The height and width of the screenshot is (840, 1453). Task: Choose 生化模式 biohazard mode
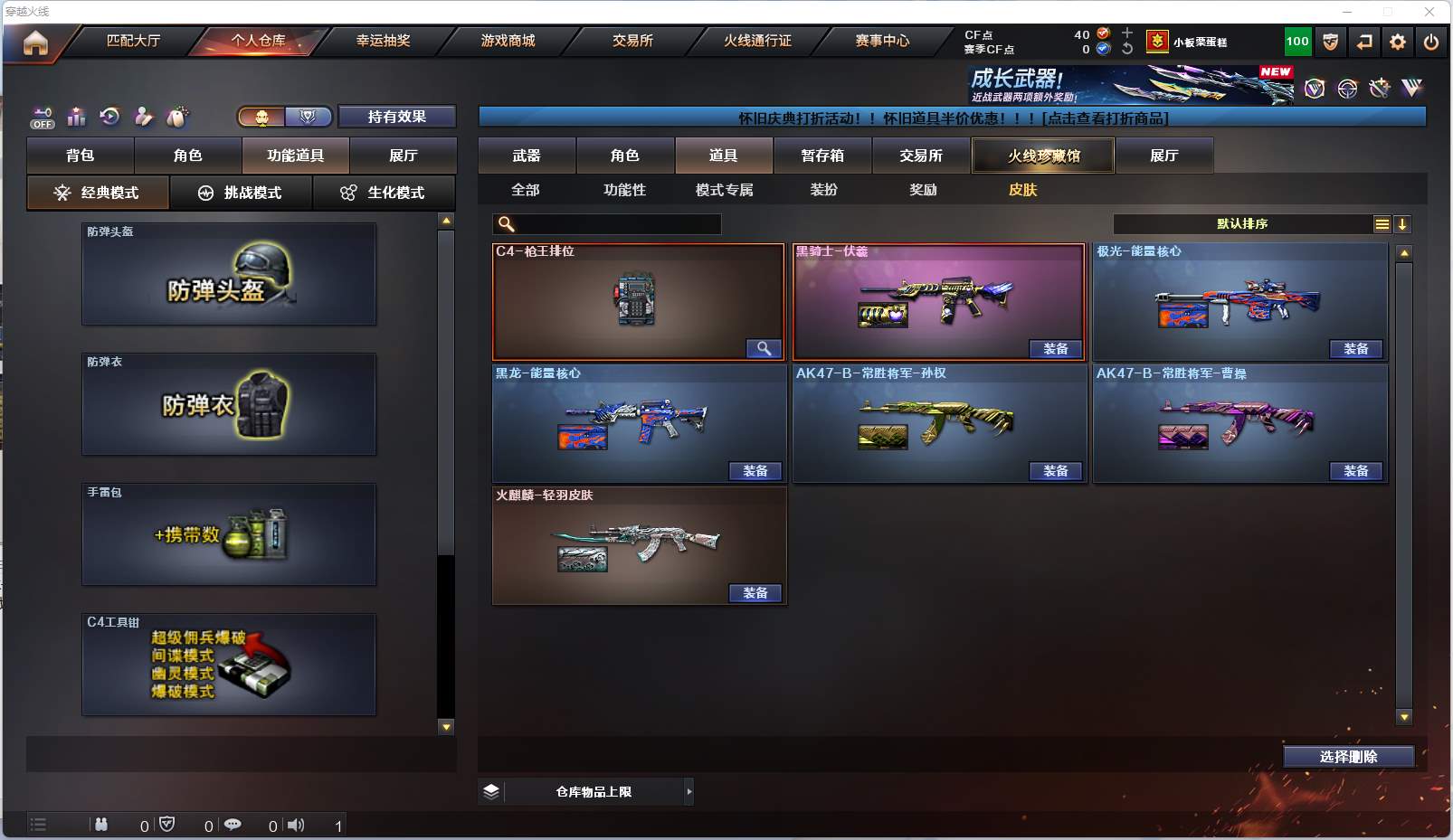[x=384, y=193]
